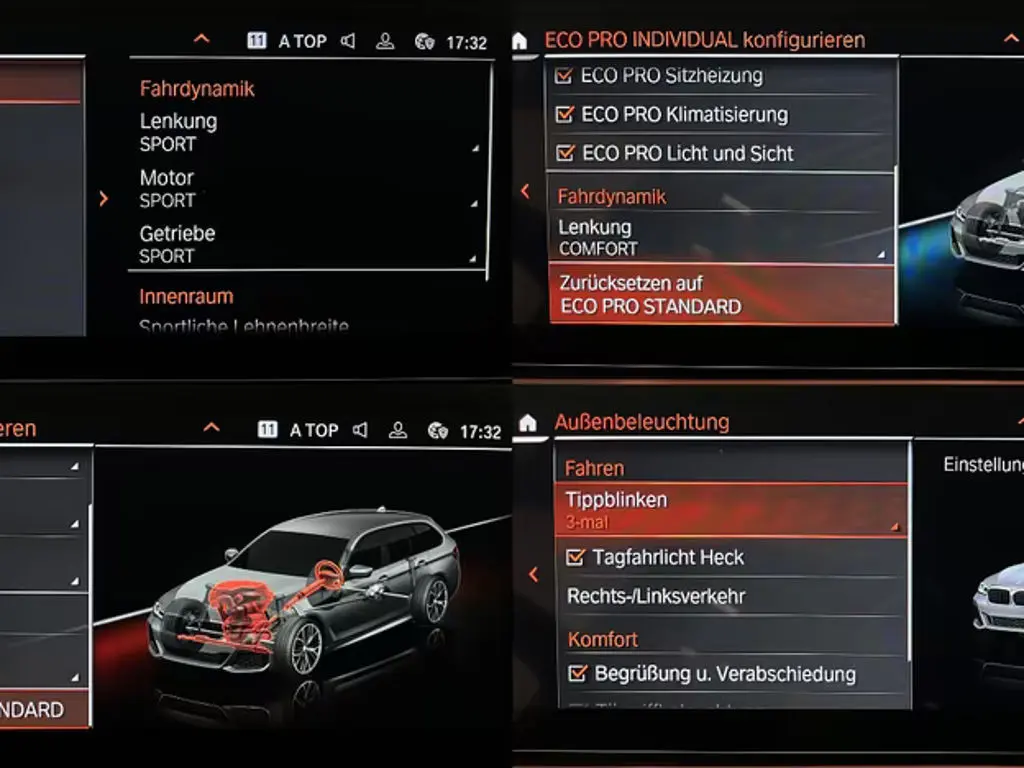Open the Tippblinken 3-mal setting
Image resolution: width=1024 pixels, height=768 pixels.
coord(730,510)
